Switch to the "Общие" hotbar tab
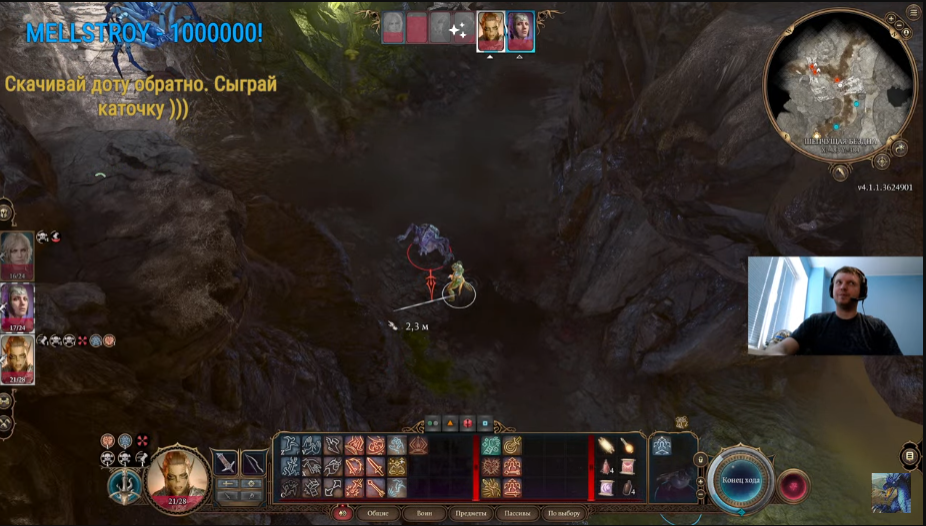Viewport: 926px width, 526px height. pos(377,514)
